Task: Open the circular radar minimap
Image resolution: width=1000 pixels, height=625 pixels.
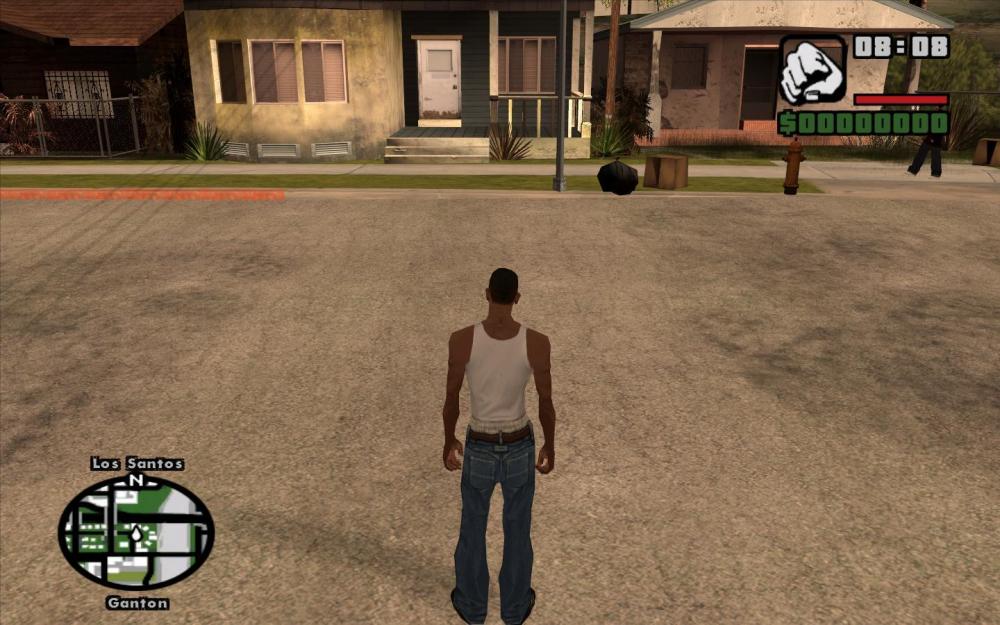Action: pyautogui.click(x=136, y=533)
